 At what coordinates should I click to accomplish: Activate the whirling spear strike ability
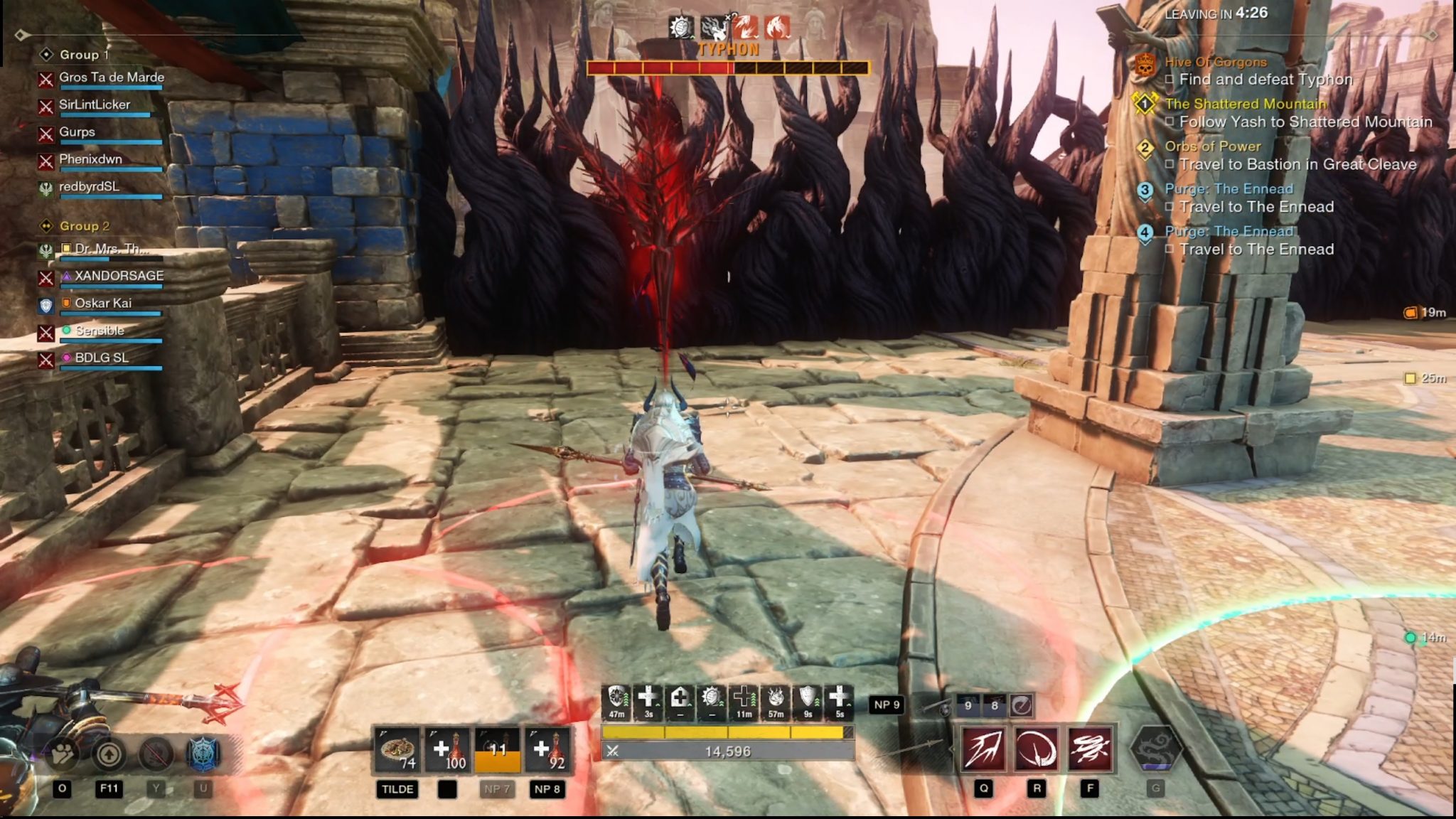[1089, 749]
